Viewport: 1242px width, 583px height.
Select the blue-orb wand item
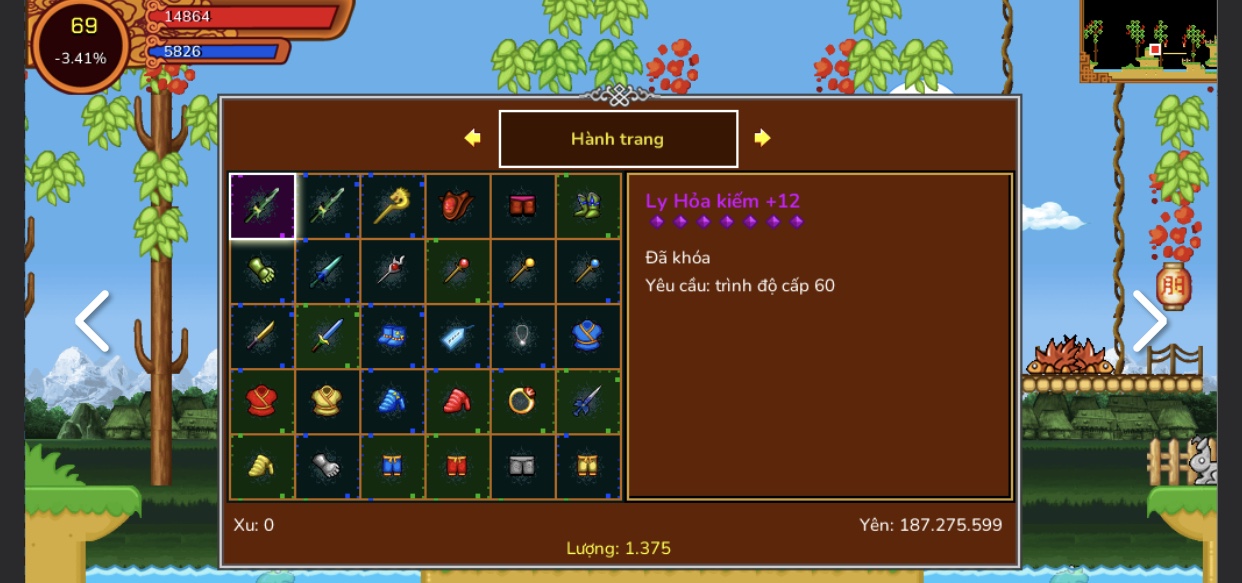[588, 271]
